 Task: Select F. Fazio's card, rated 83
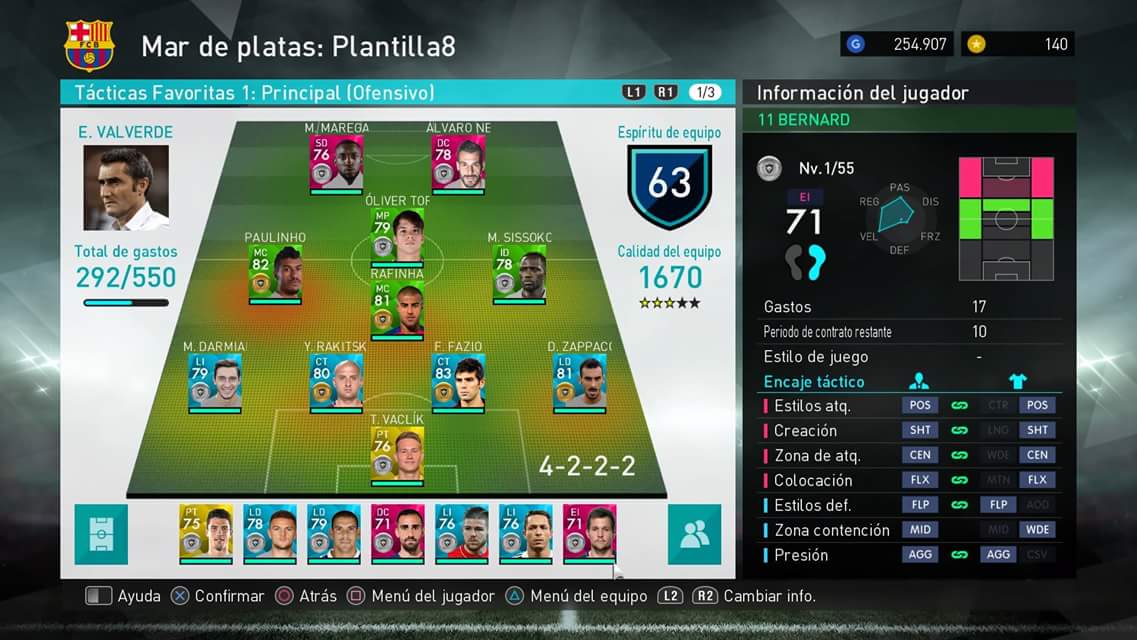click(458, 381)
